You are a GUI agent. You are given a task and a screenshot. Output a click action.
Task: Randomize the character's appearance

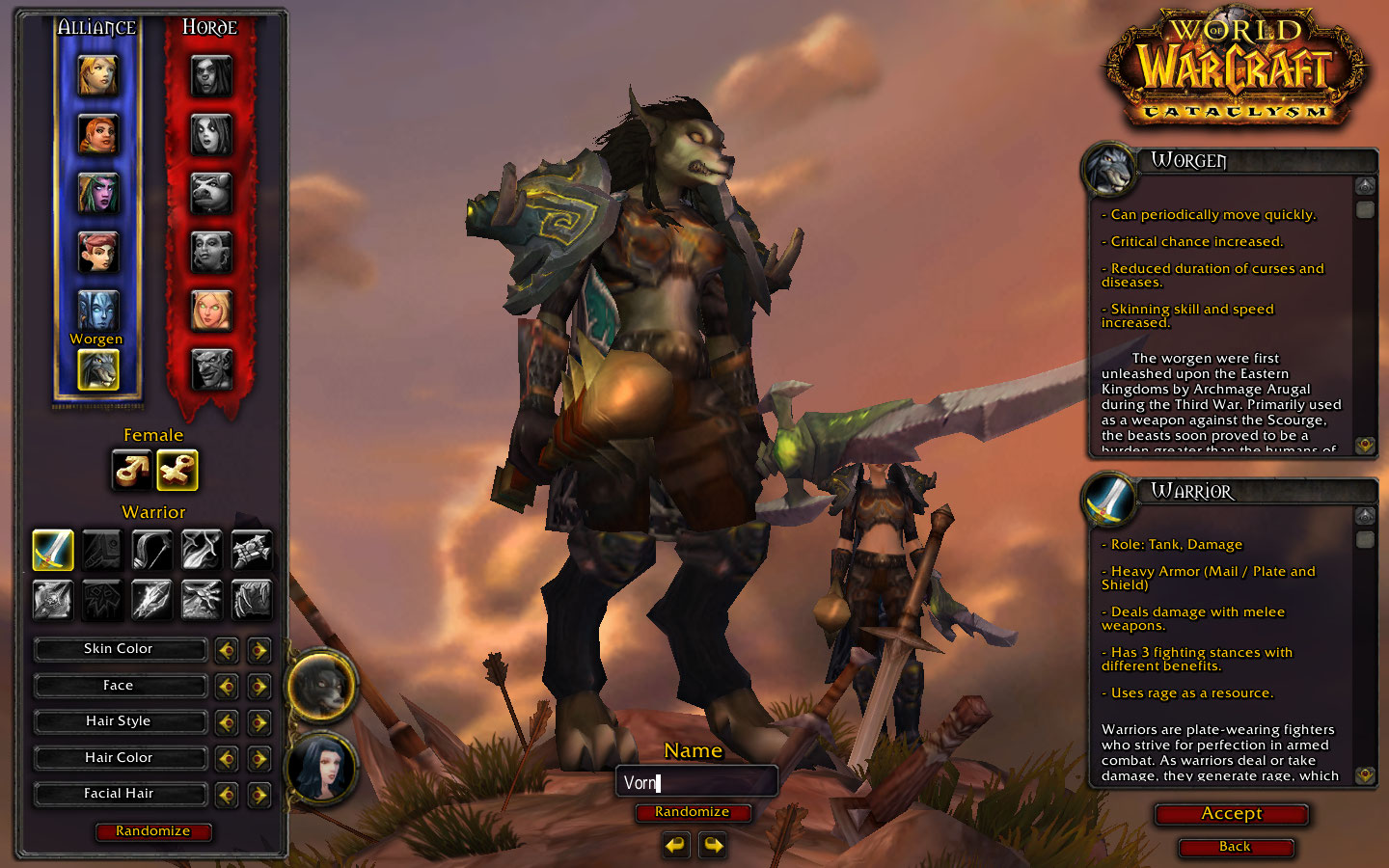(153, 831)
